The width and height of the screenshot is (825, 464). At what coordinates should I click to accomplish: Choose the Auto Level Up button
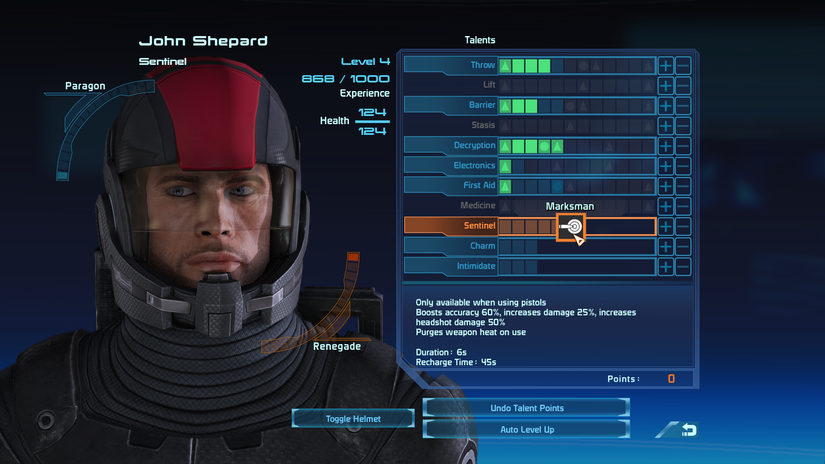(x=527, y=429)
